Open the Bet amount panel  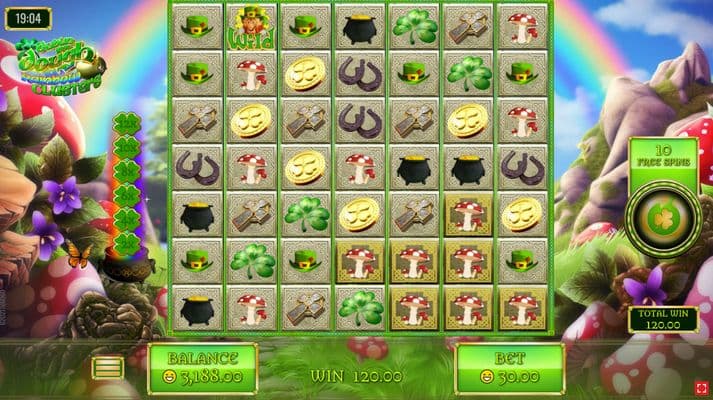(x=509, y=367)
